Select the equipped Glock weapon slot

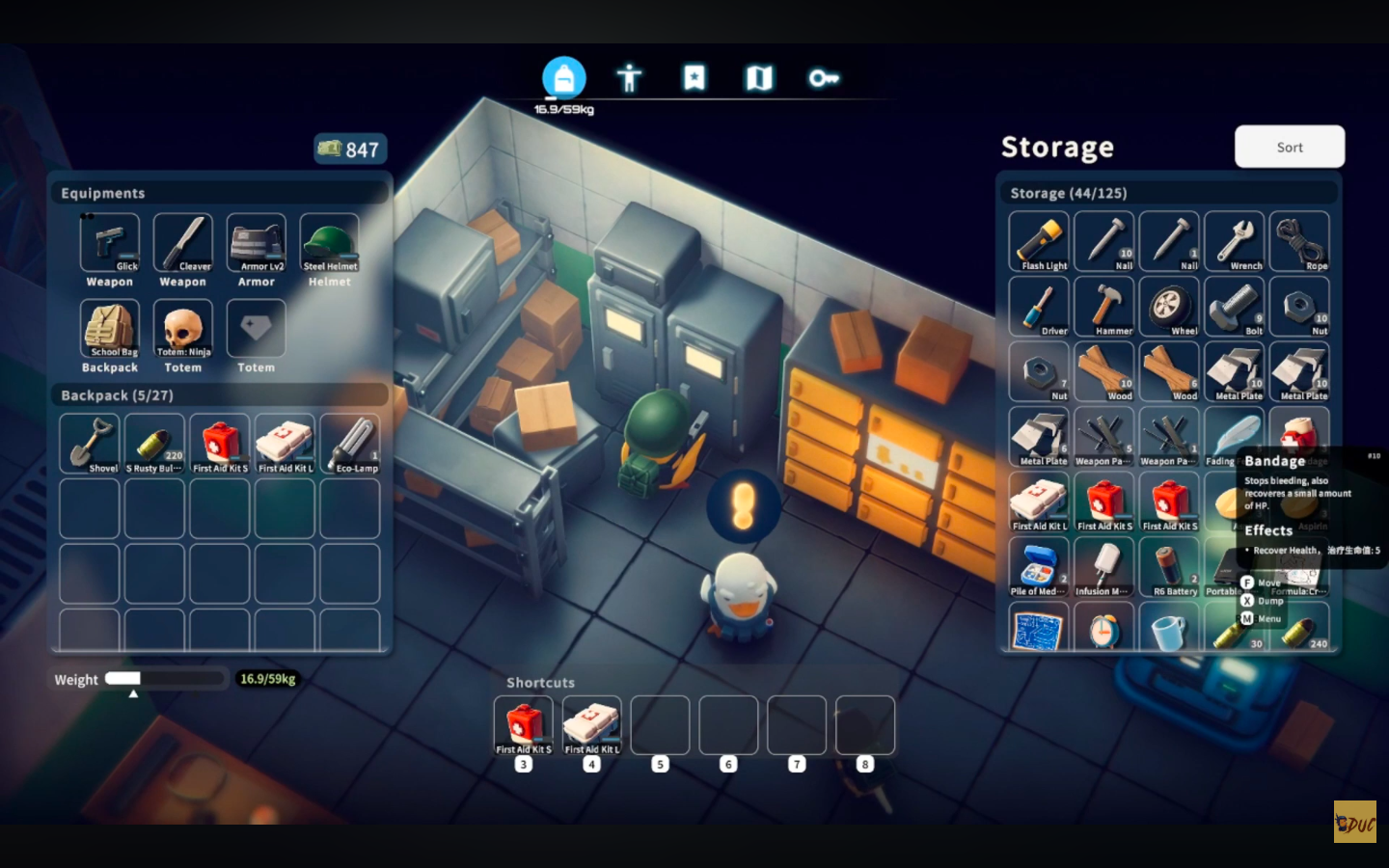point(110,243)
